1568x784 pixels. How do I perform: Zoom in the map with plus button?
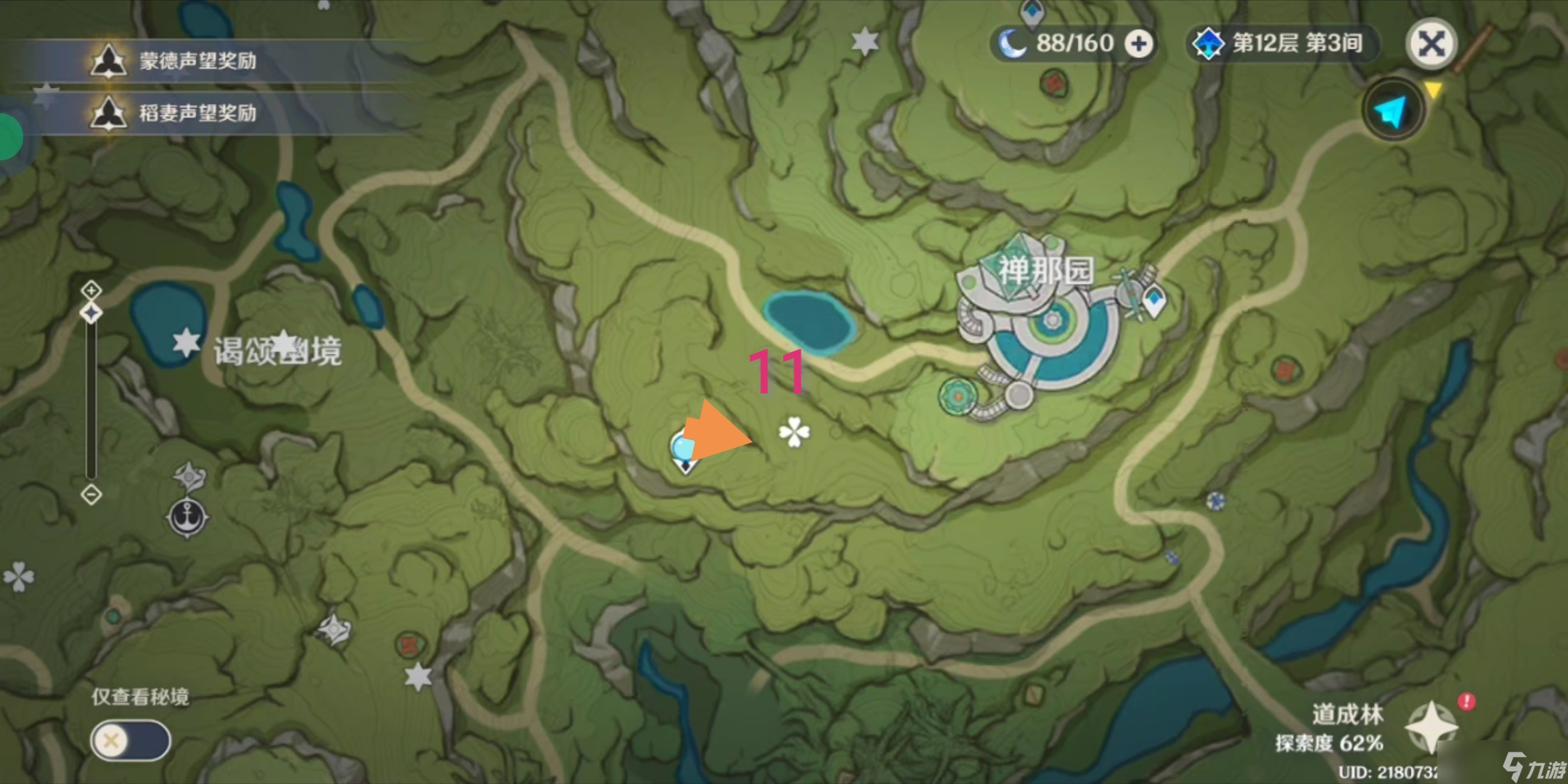tap(91, 290)
